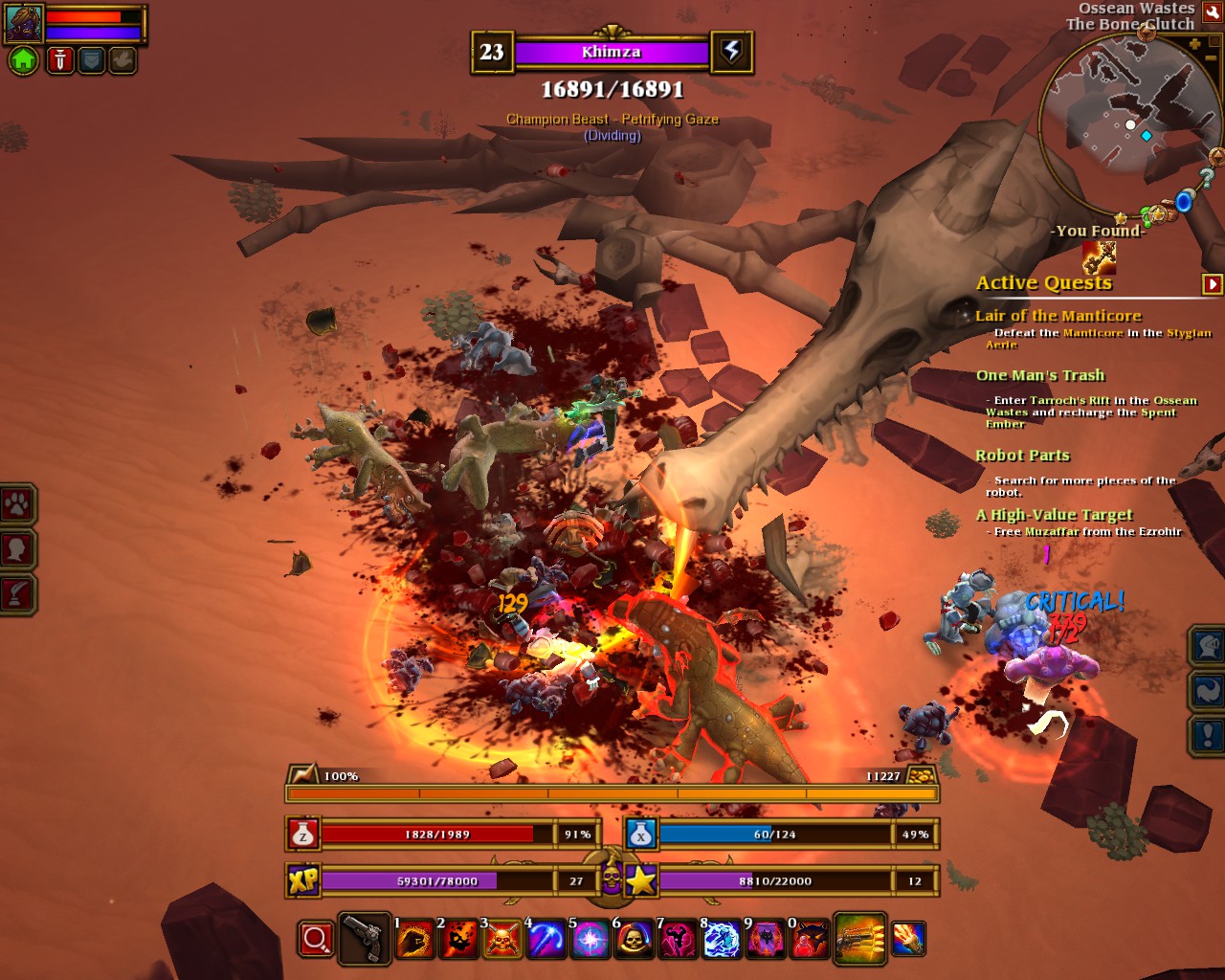Open the feather quill journal button
Viewport: 1225px width, 980px height.
point(17,594)
